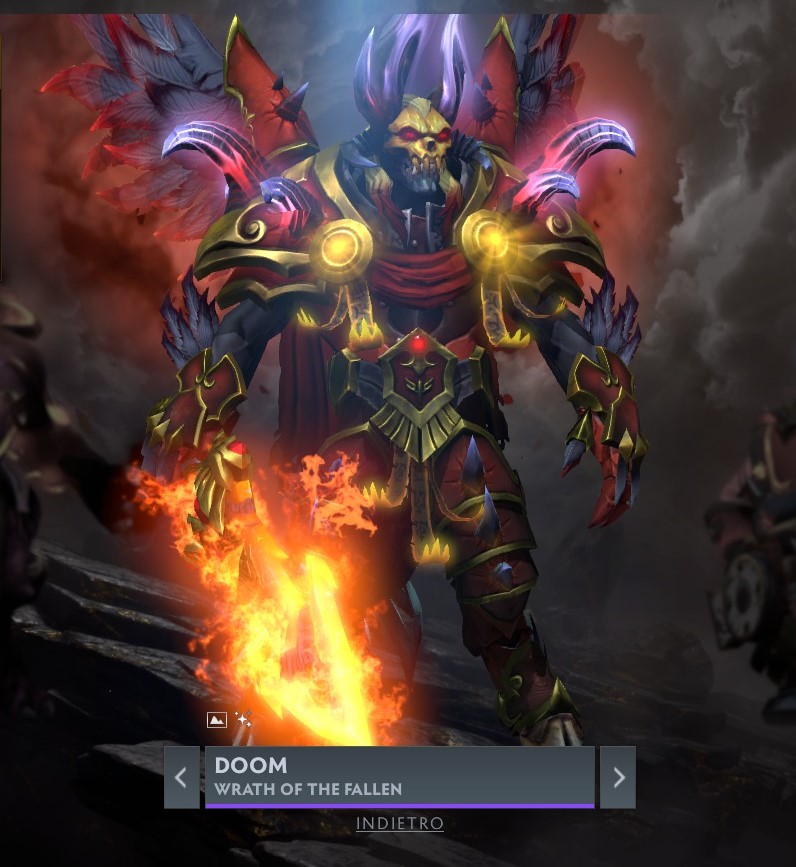Activate the sparkle effects icon
This screenshot has width=796, height=867.
pyautogui.click(x=243, y=720)
